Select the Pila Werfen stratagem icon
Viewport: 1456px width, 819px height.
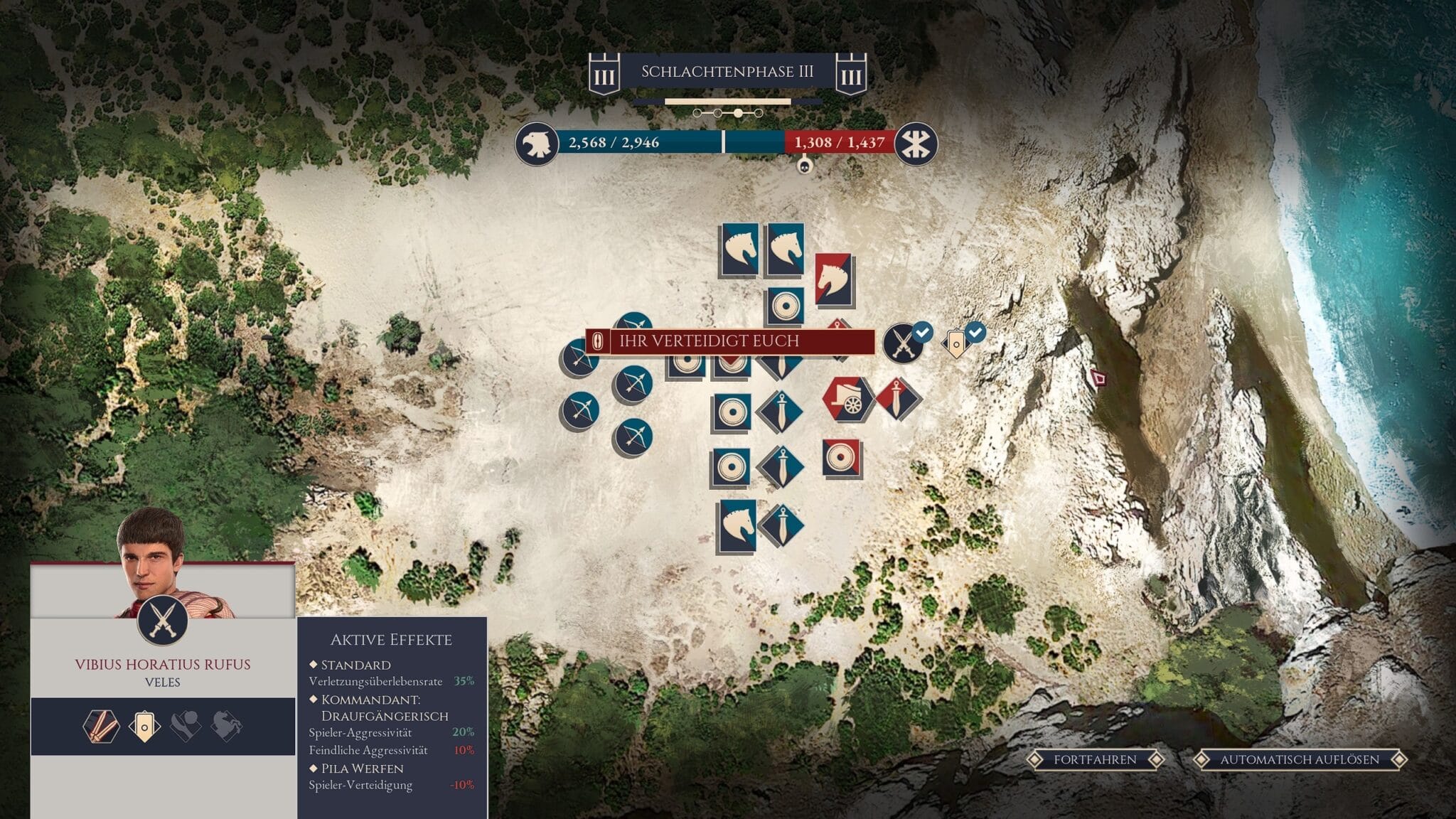[x=100, y=727]
